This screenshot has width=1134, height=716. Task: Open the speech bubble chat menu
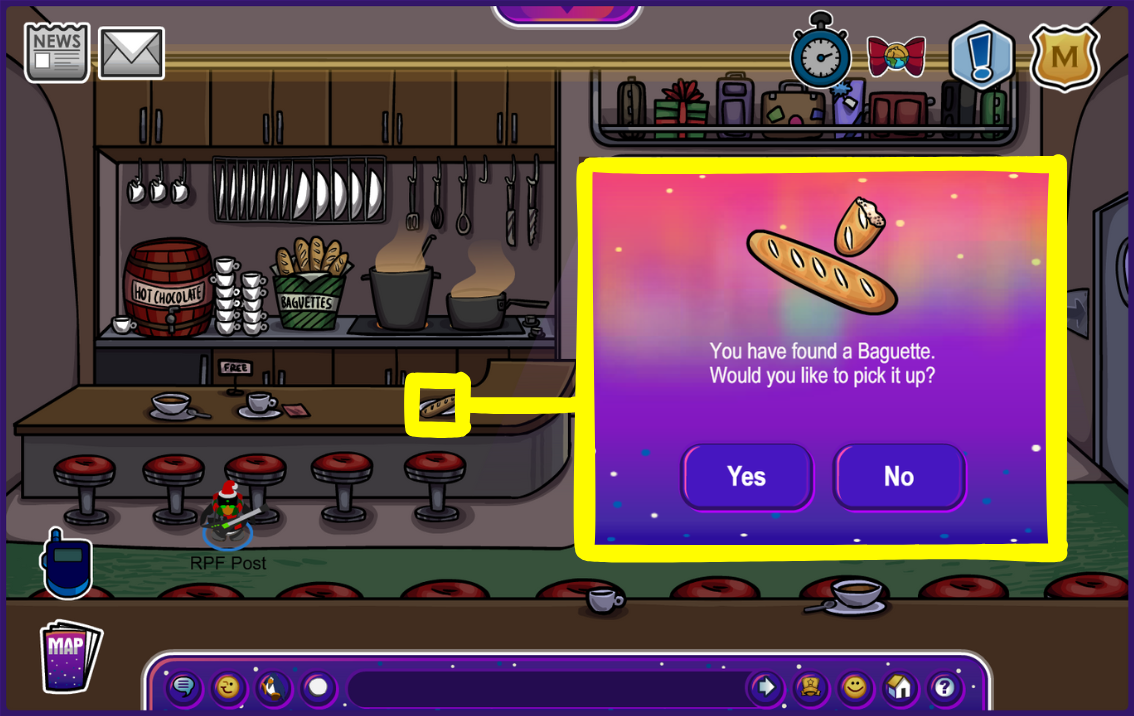184,687
